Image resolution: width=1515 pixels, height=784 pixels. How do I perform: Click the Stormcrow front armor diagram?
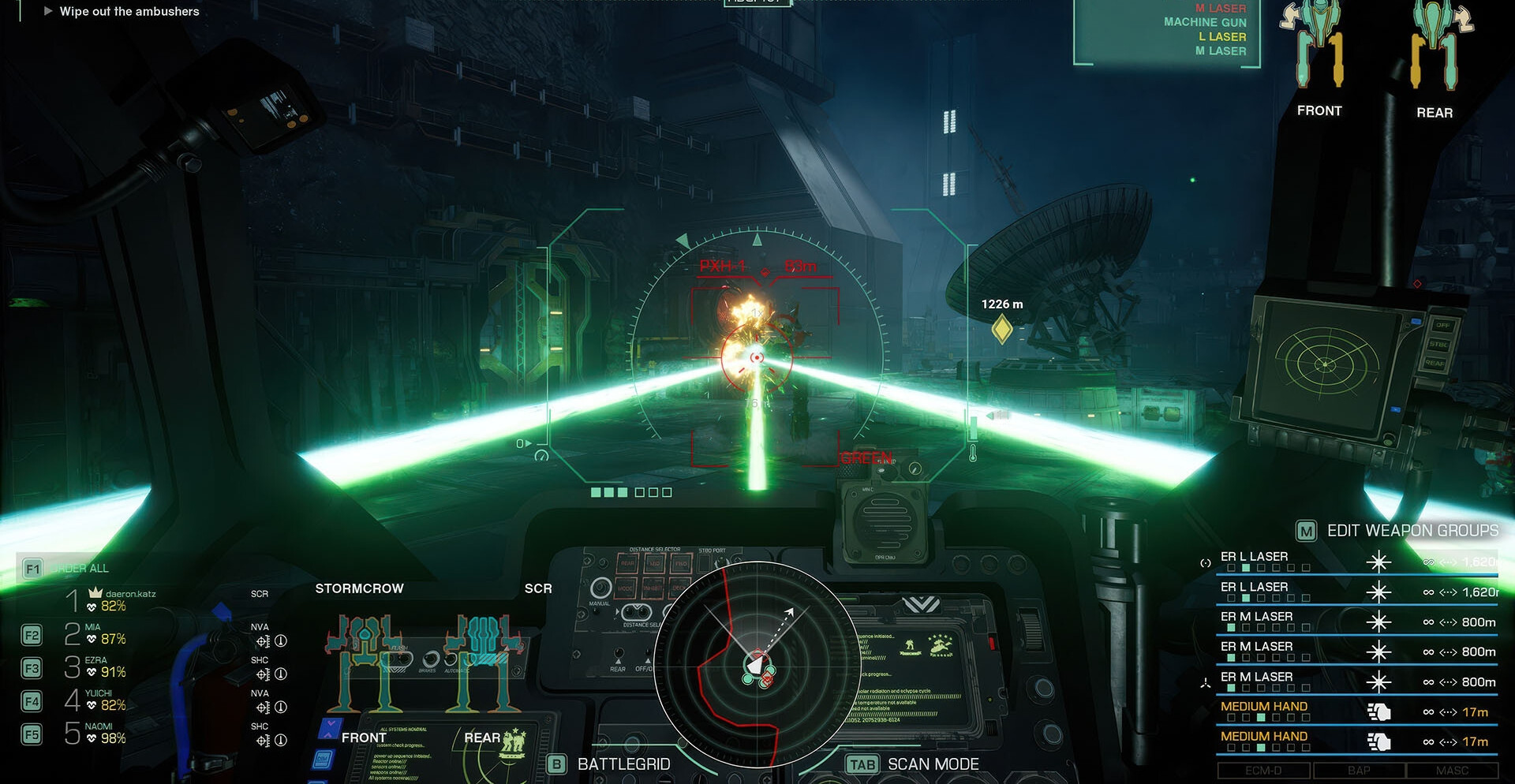pyautogui.click(x=365, y=663)
